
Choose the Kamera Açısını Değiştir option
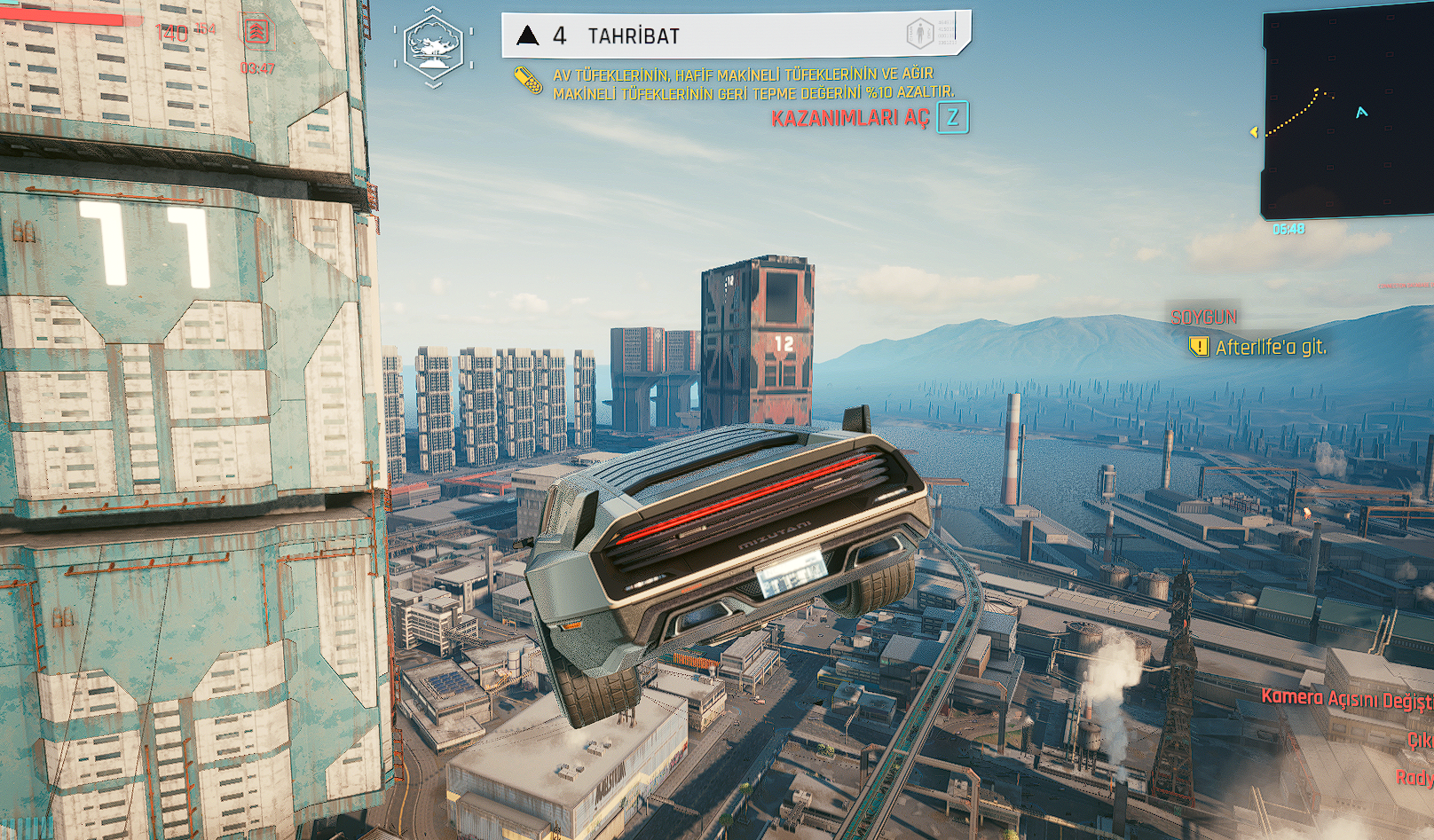(1346, 699)
